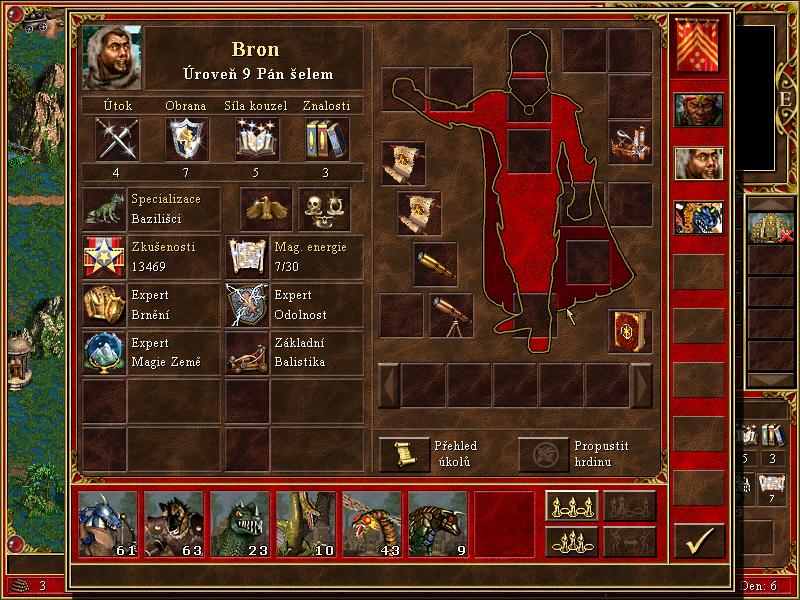Show Expert Odolnost resistance skill

click(x=248, y=304)
